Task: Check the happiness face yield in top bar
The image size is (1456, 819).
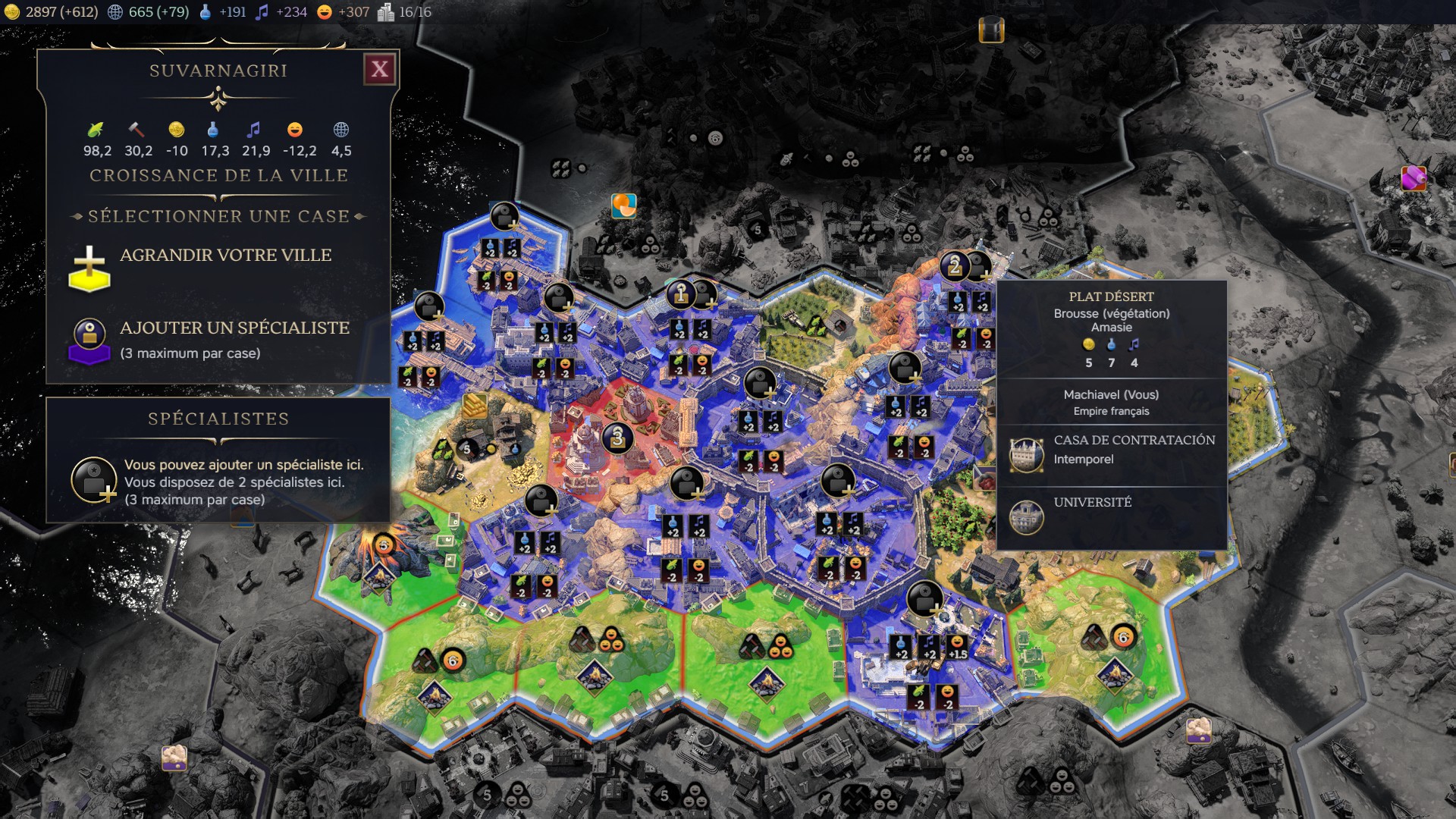Action: [x=343, y=12]
